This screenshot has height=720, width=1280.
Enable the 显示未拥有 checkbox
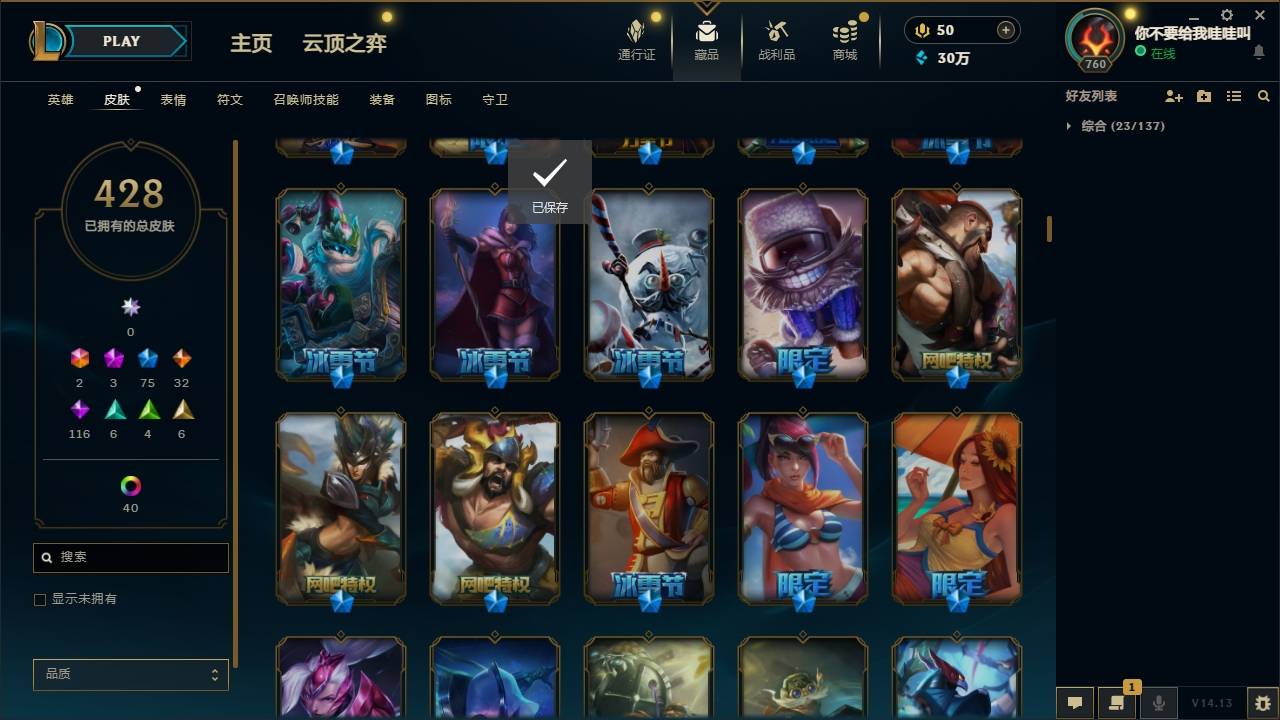(40, 599)
